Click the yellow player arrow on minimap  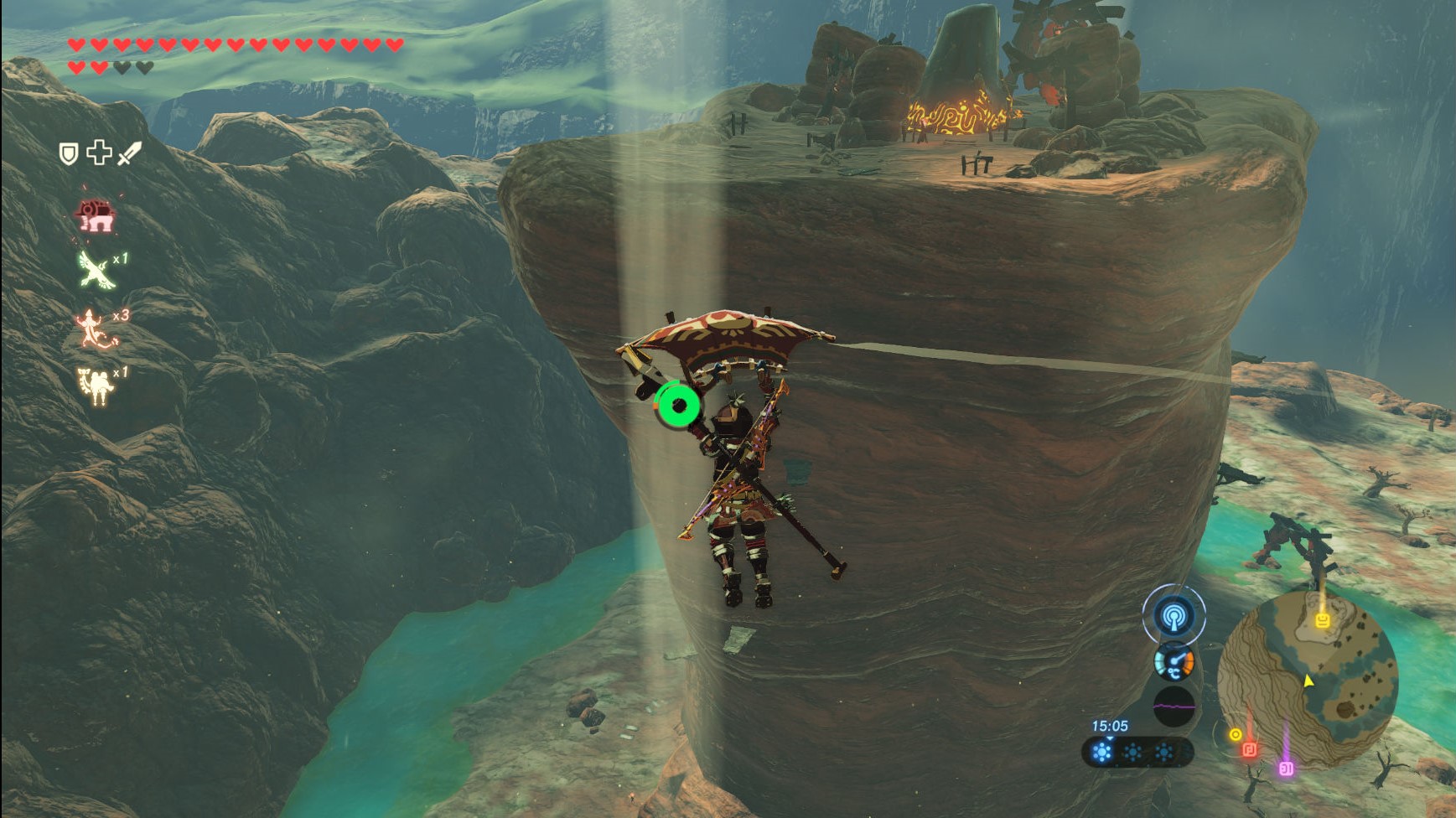point(1308,681)
